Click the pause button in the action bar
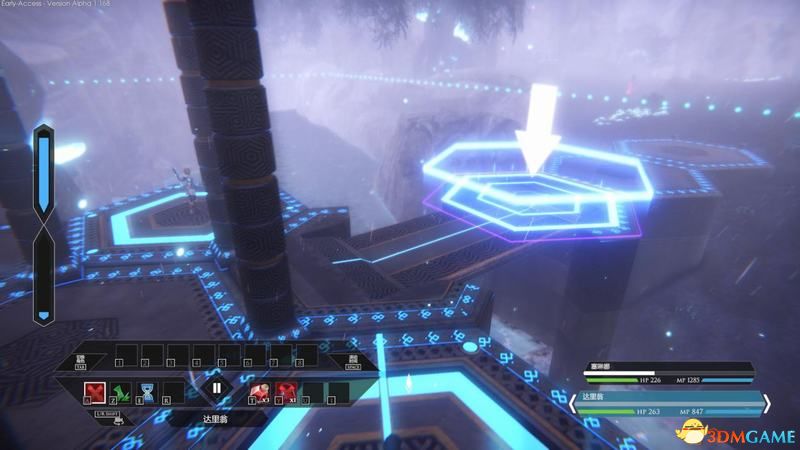Image resolution: width=800 pixels, height=450 pixels. (216, 389)
